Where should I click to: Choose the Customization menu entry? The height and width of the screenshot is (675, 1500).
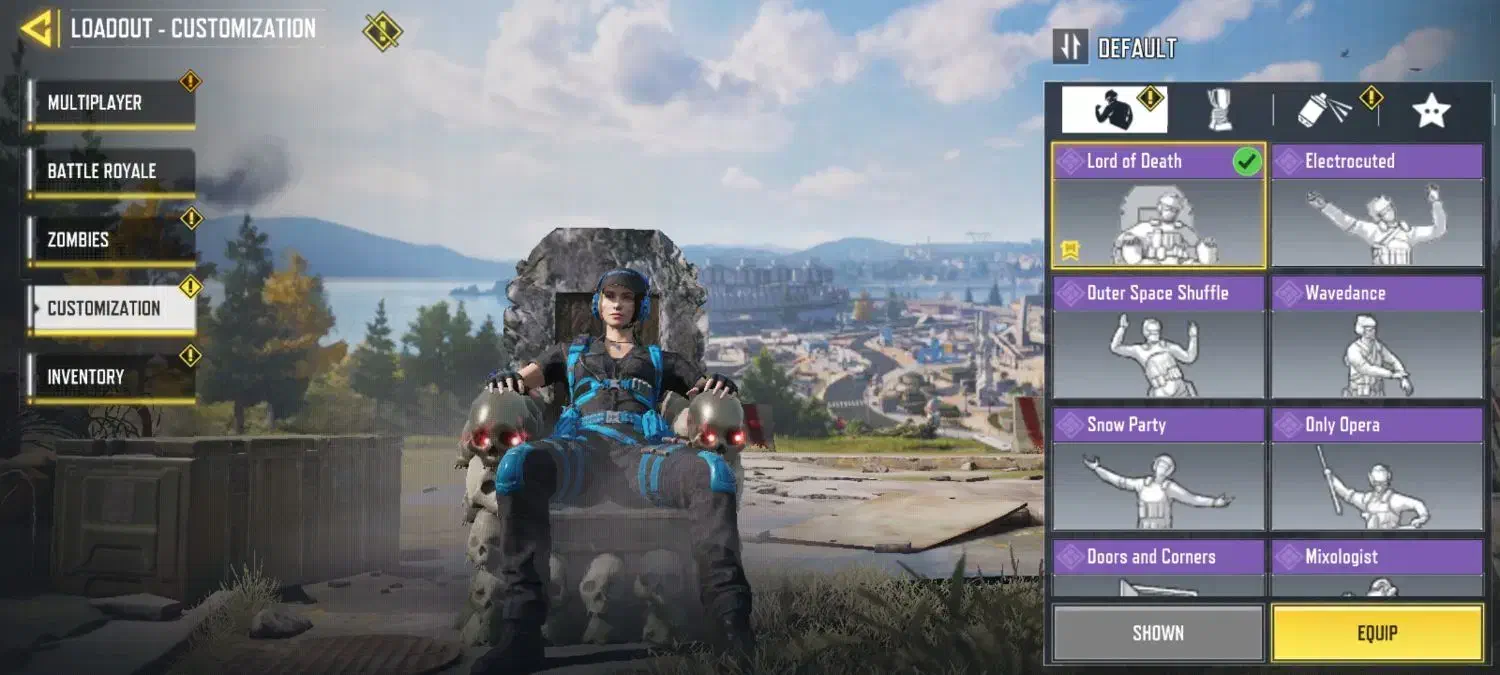pyautogui.click(x=110, y=308)
